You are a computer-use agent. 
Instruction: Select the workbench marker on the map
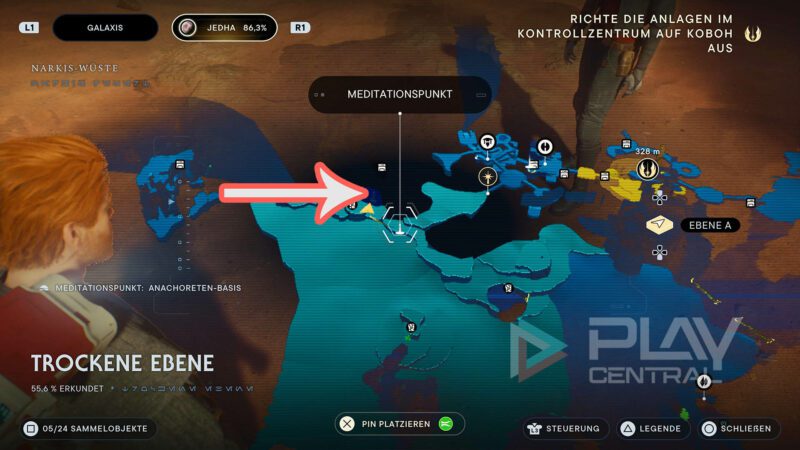[x=488, y=142]
